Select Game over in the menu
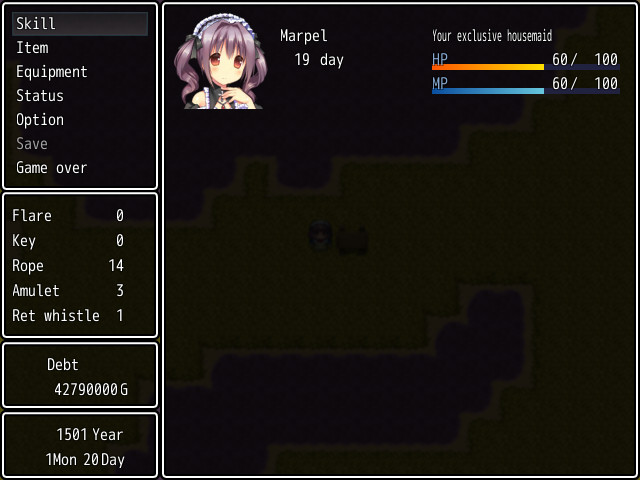The height and width of the screenshot is (480, 640). pyautogui.click(x=52, y=168)
